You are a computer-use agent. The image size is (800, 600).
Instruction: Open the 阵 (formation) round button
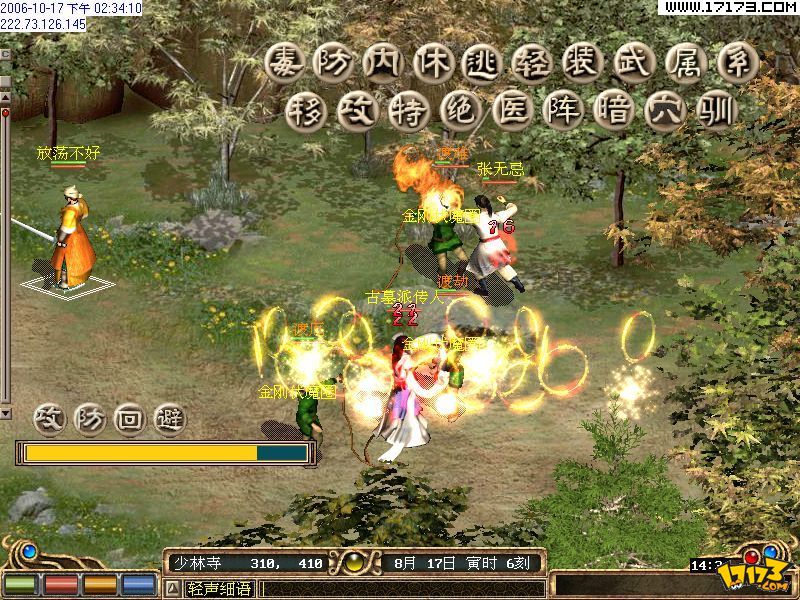(559, 110)
